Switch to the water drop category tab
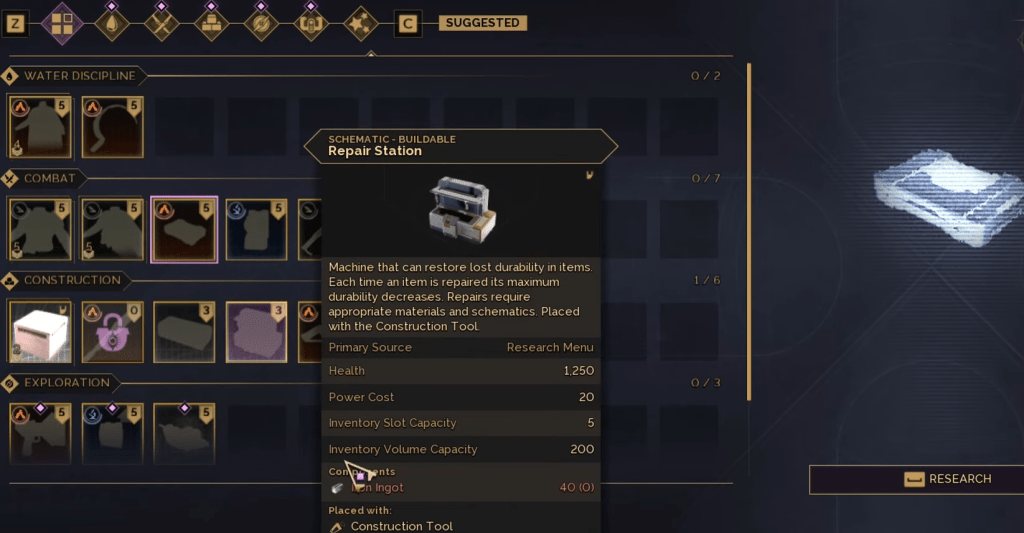Screen dimensions: 1024x533 click(x=112, y=23)
